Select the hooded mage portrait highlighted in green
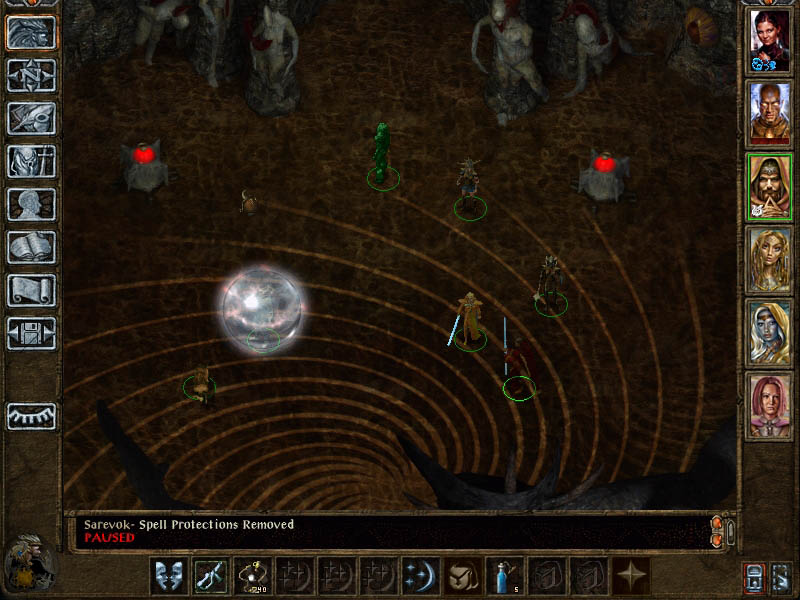 click(x=770, y=187)
